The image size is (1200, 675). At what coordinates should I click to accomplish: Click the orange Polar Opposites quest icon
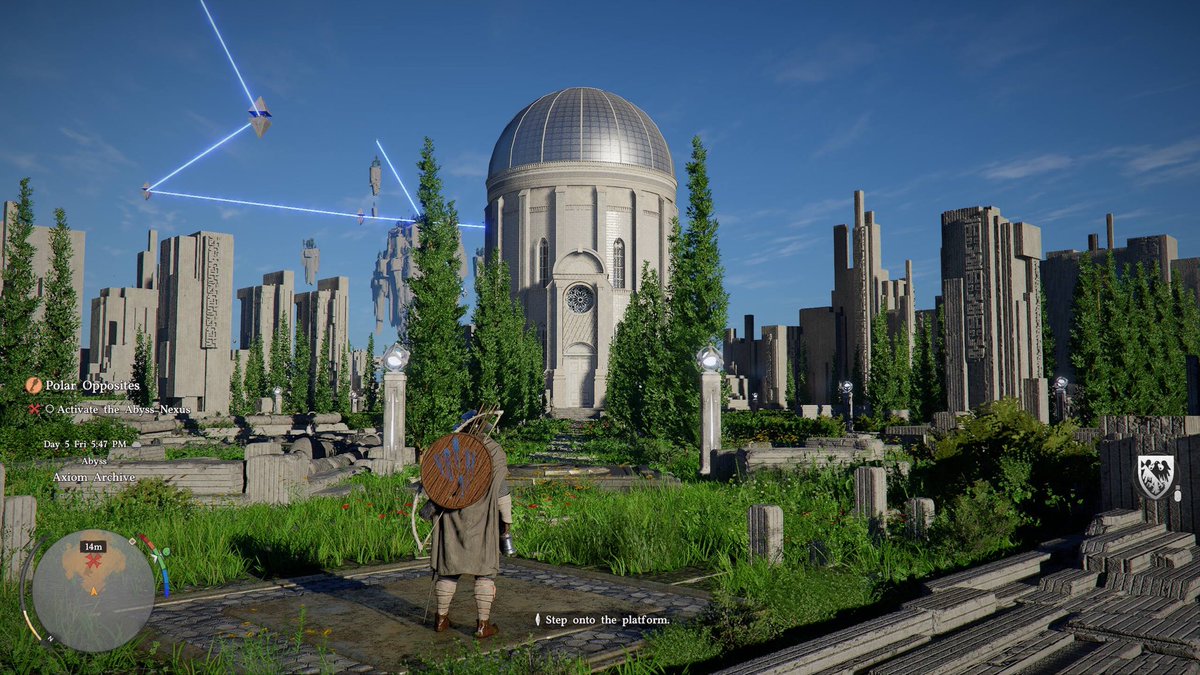point(34,385)
